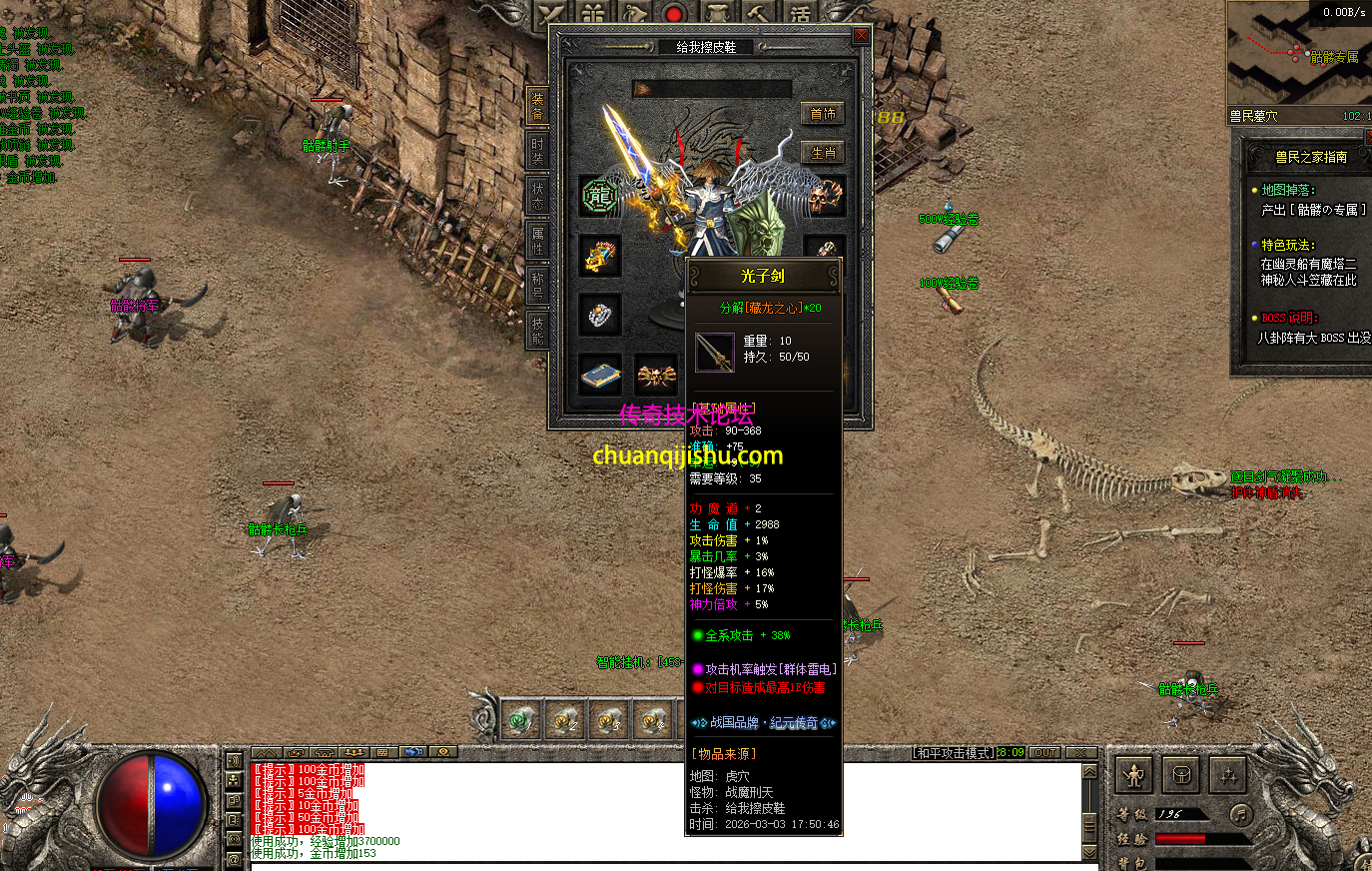Select the skull gauntlet equipment slot

[x=825, y=196]
